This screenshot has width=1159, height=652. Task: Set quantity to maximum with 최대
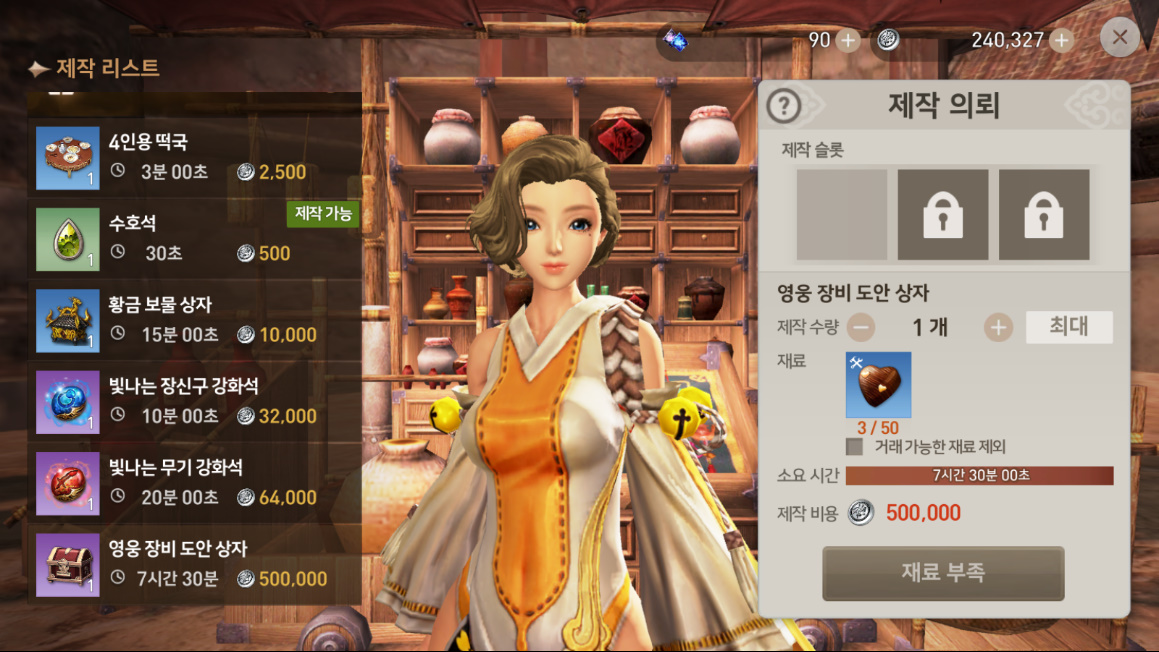1068,327
